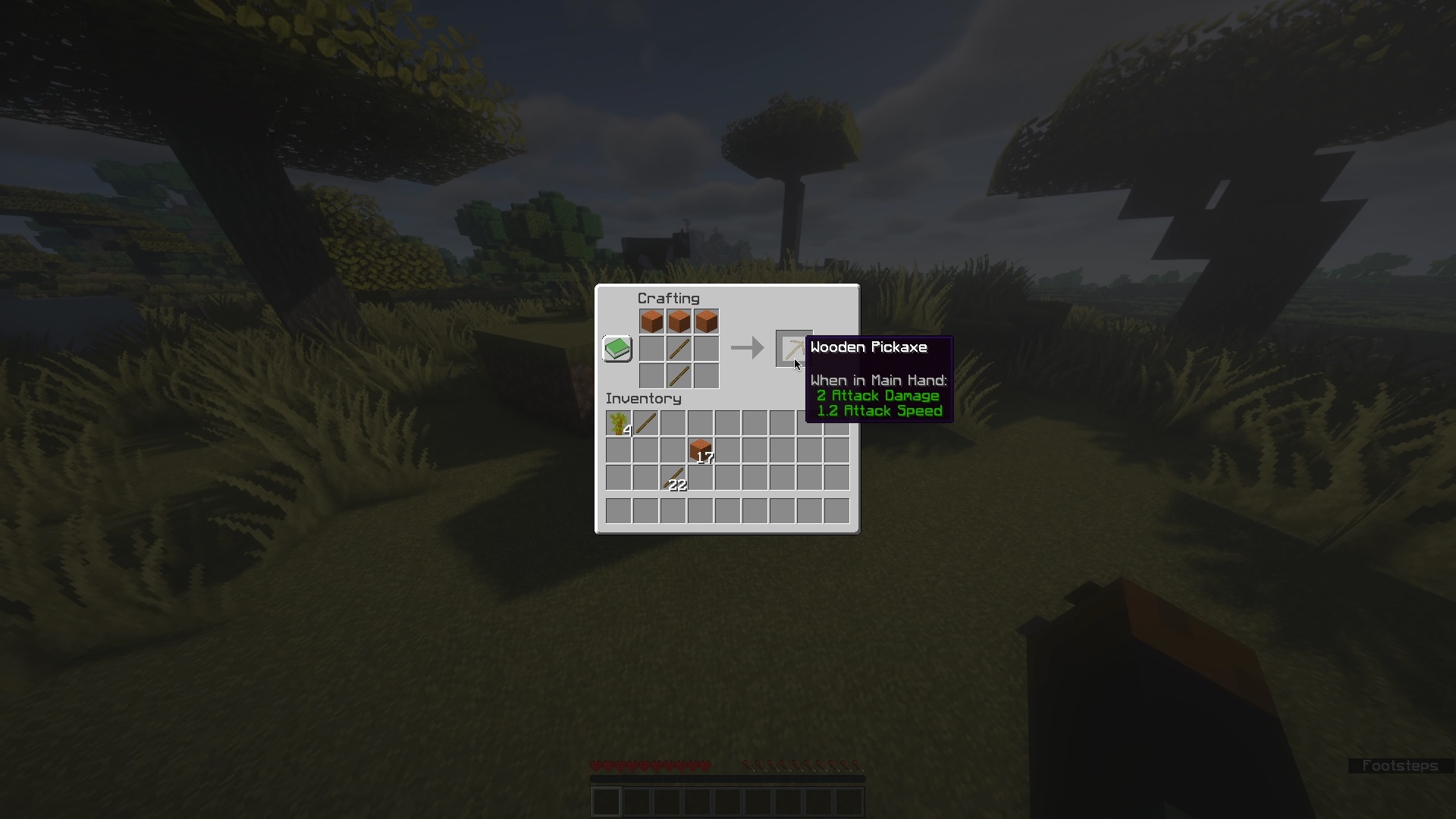Select the stick in the bottom-middle crafting slot
The image size is (1456, 819).
tap(679, 375)
